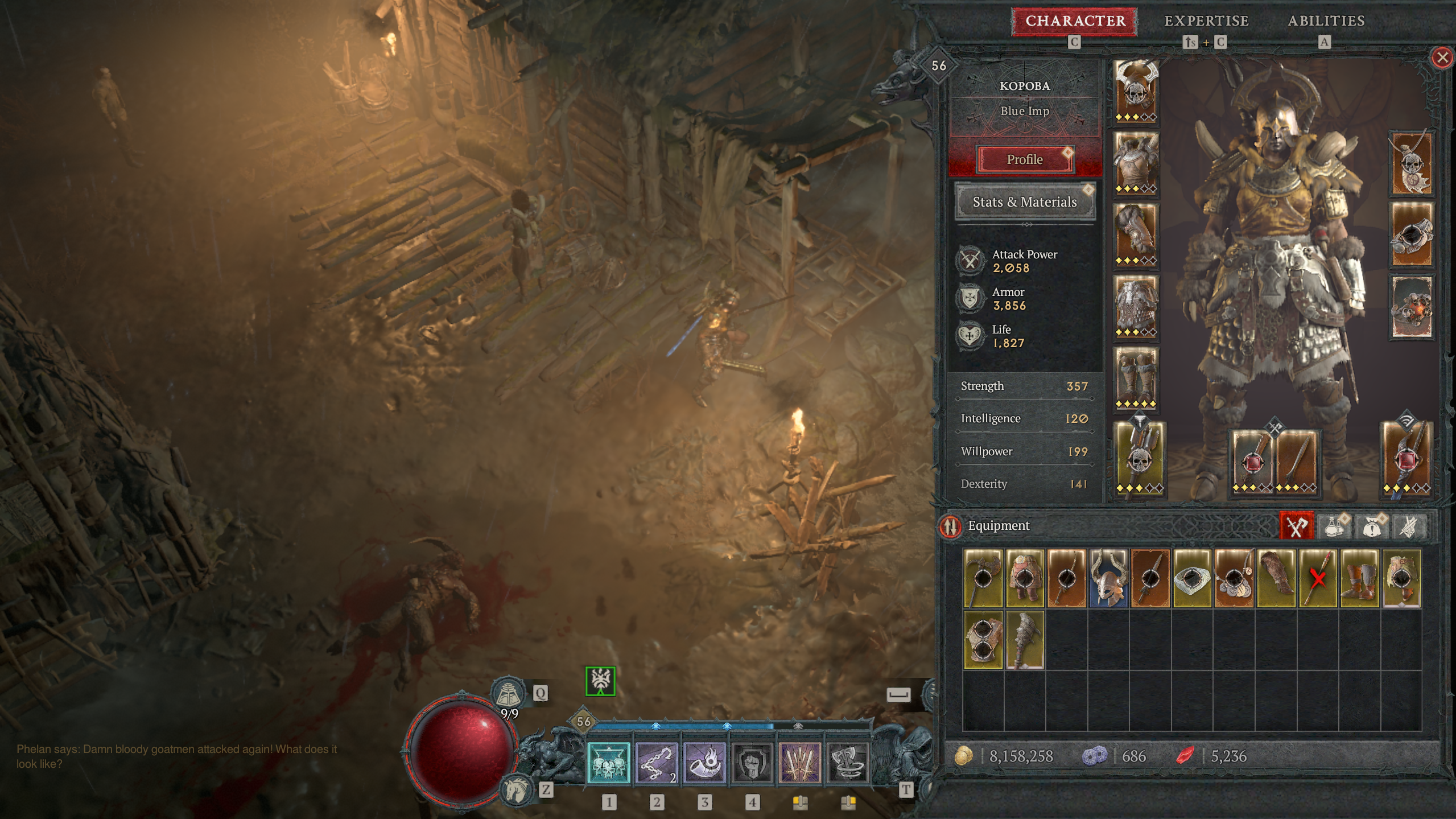The height and width of the screenshot is (819, 1456).
Task: Select the equipped boots slot
Action: point(1136,378)
